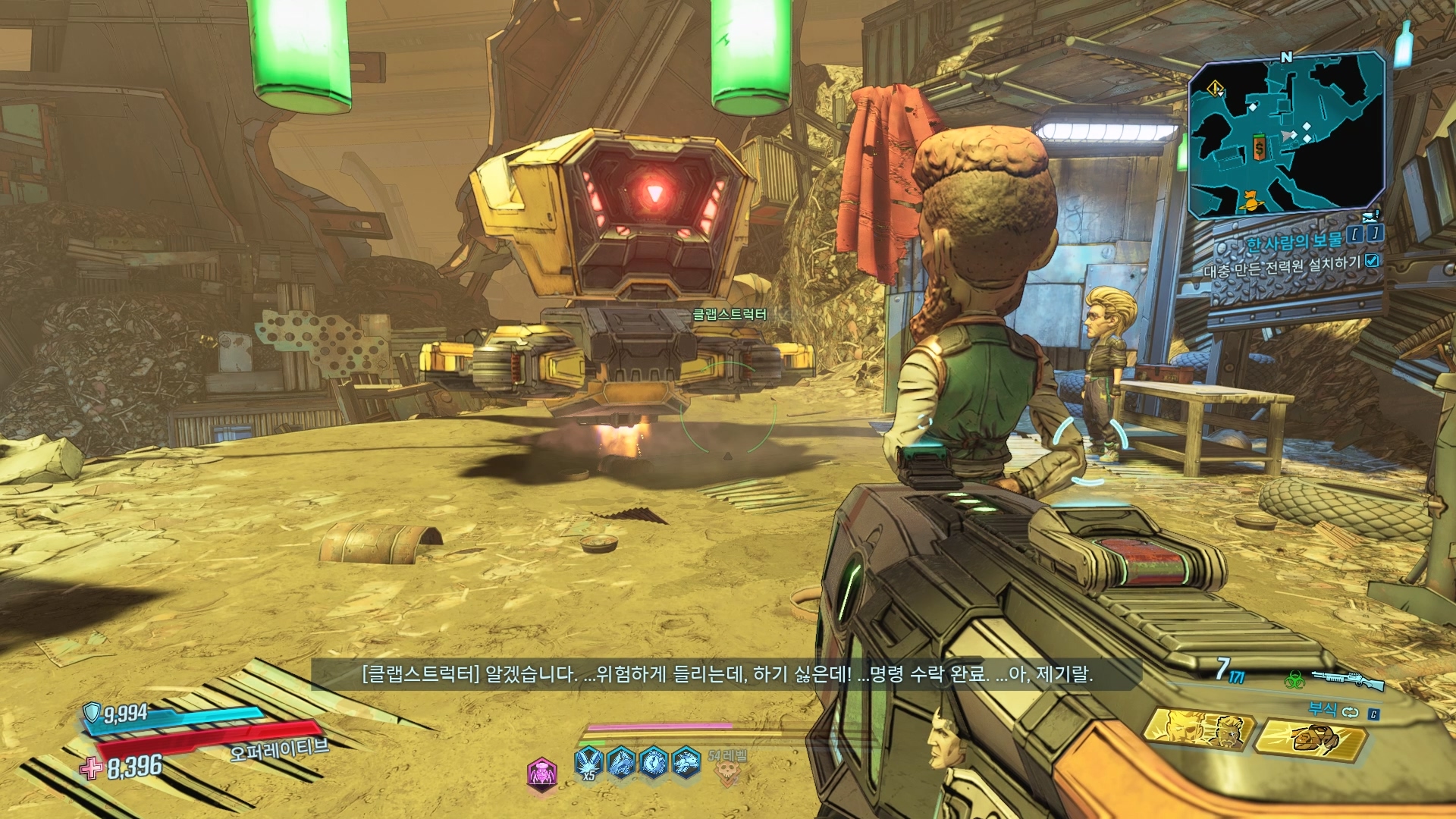The image size is (1456, 819).
Task: Select the blue gun-shaped buff icon
Action: click(x=621, y=761)
